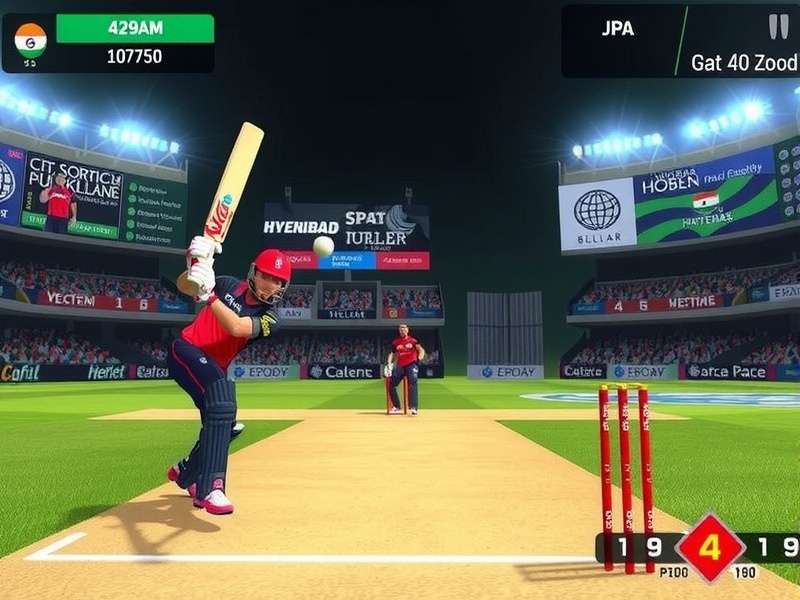
Task: Tap the red diamond 4 button
Action: (711, 547)
